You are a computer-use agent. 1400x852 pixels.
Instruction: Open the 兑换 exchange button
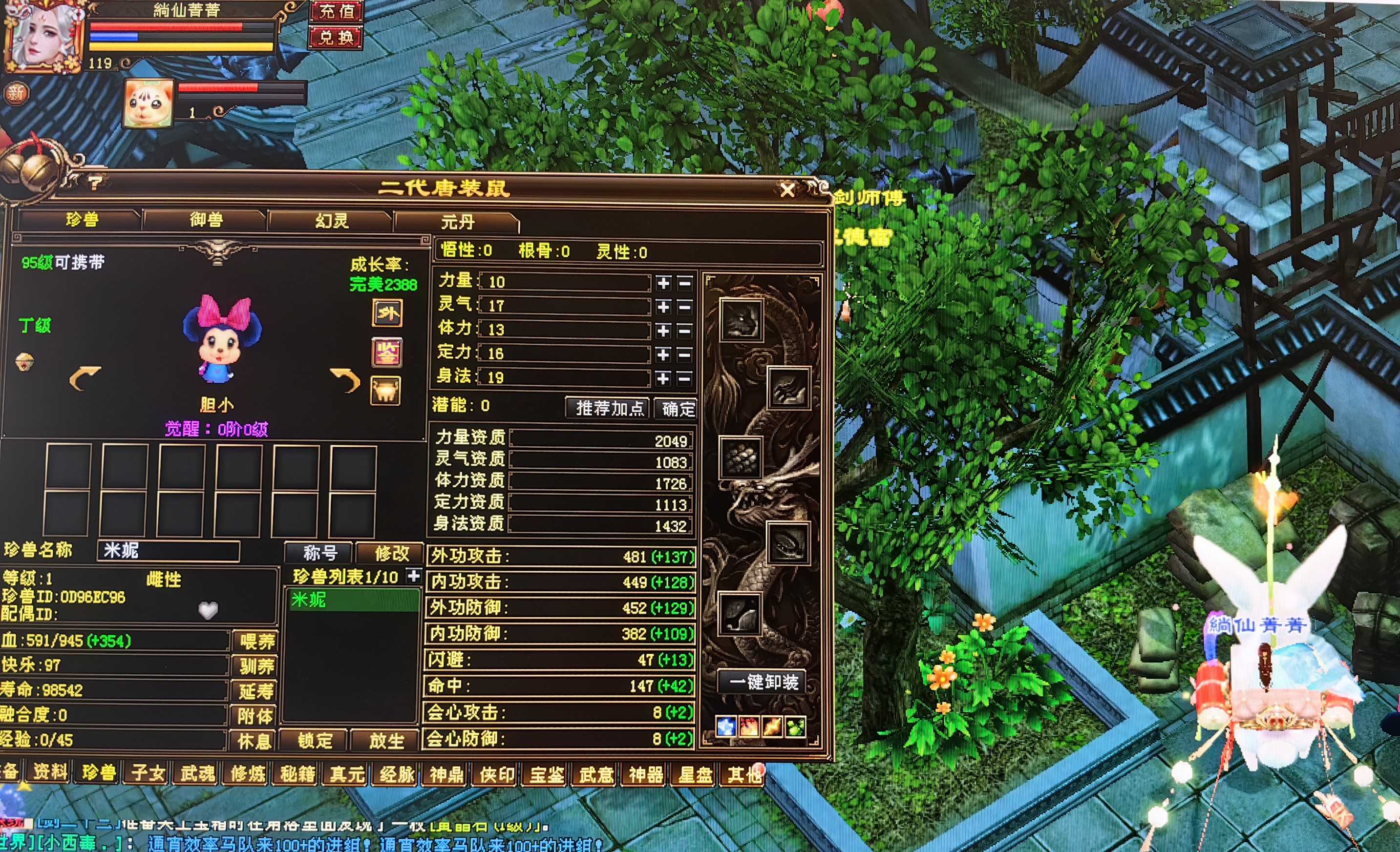(x=337, y=38)
